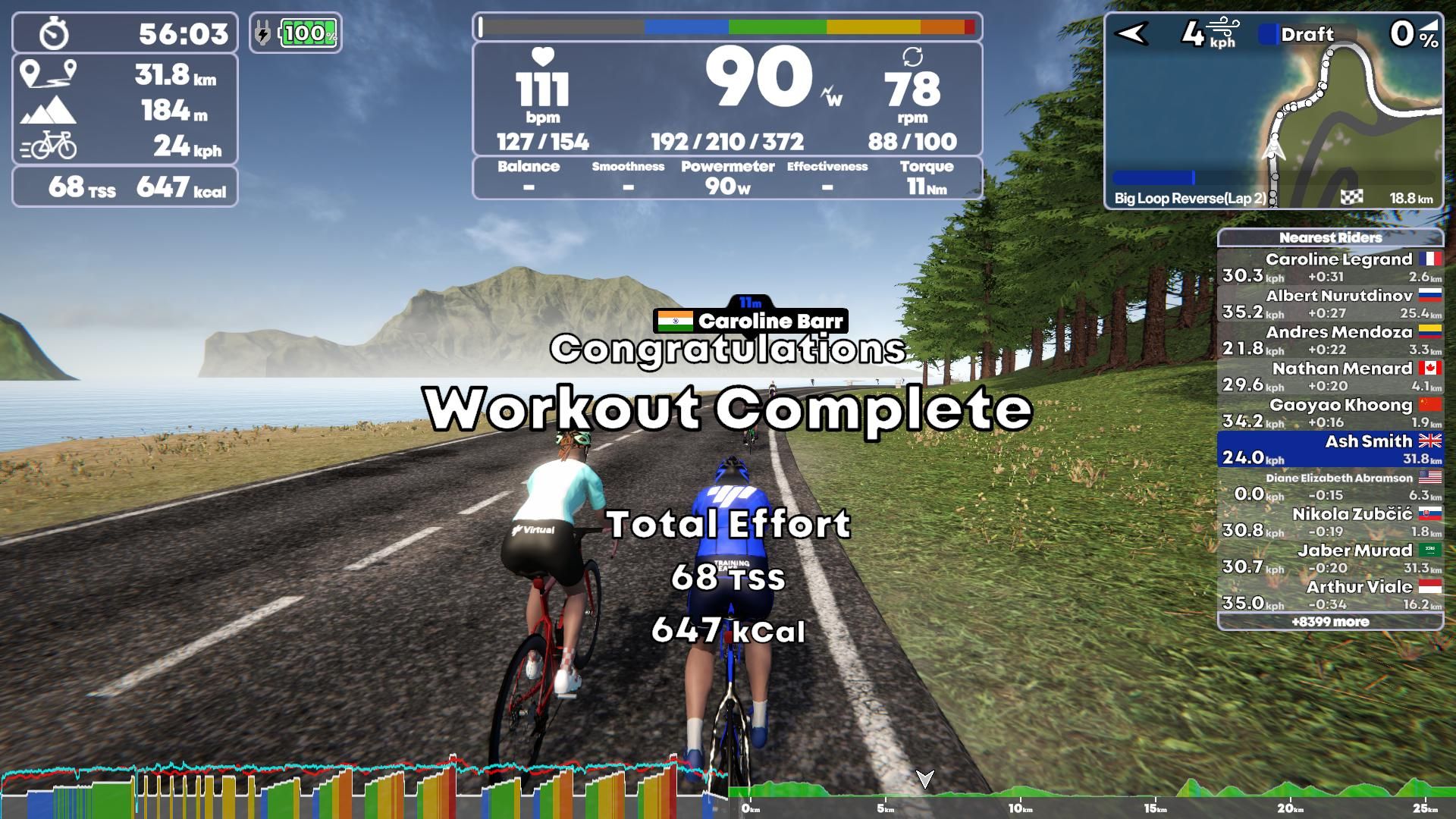The width and height of the screenshot is (1456, 819).
Task: Select the route distance pin icon
Action: point(47,76)
